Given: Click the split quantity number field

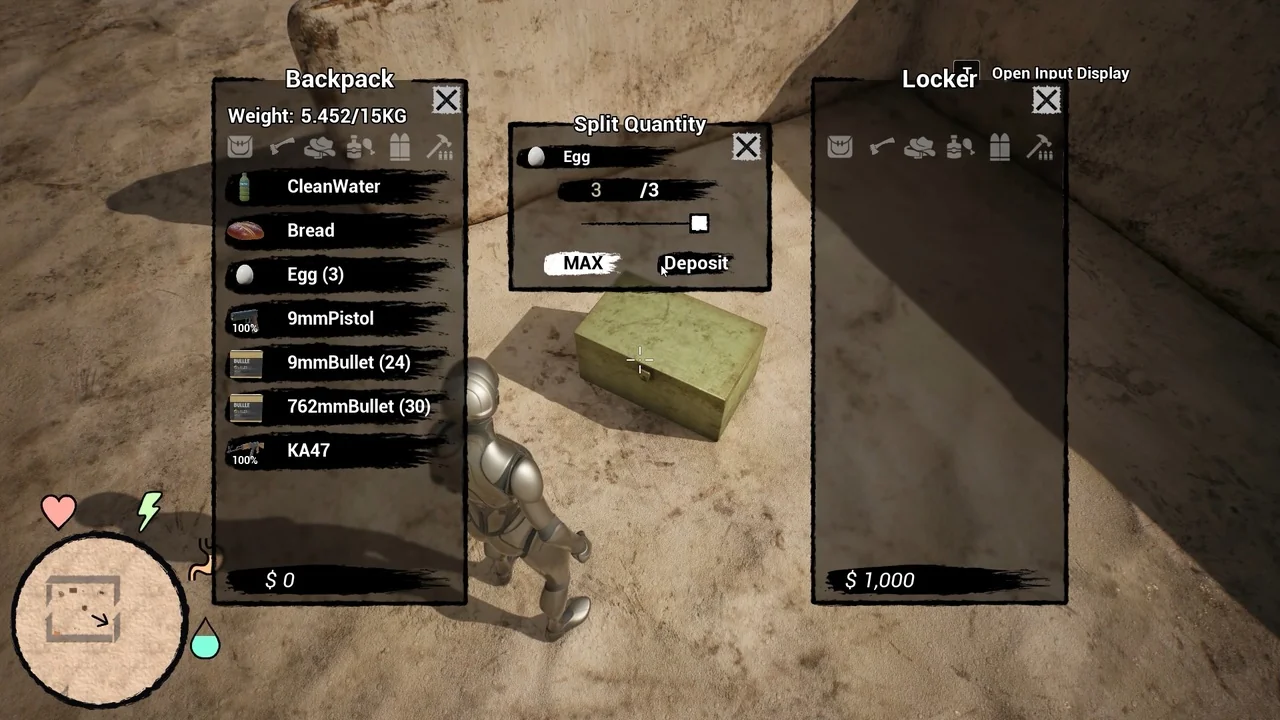Looking at the screenshot, I should 596,190.
